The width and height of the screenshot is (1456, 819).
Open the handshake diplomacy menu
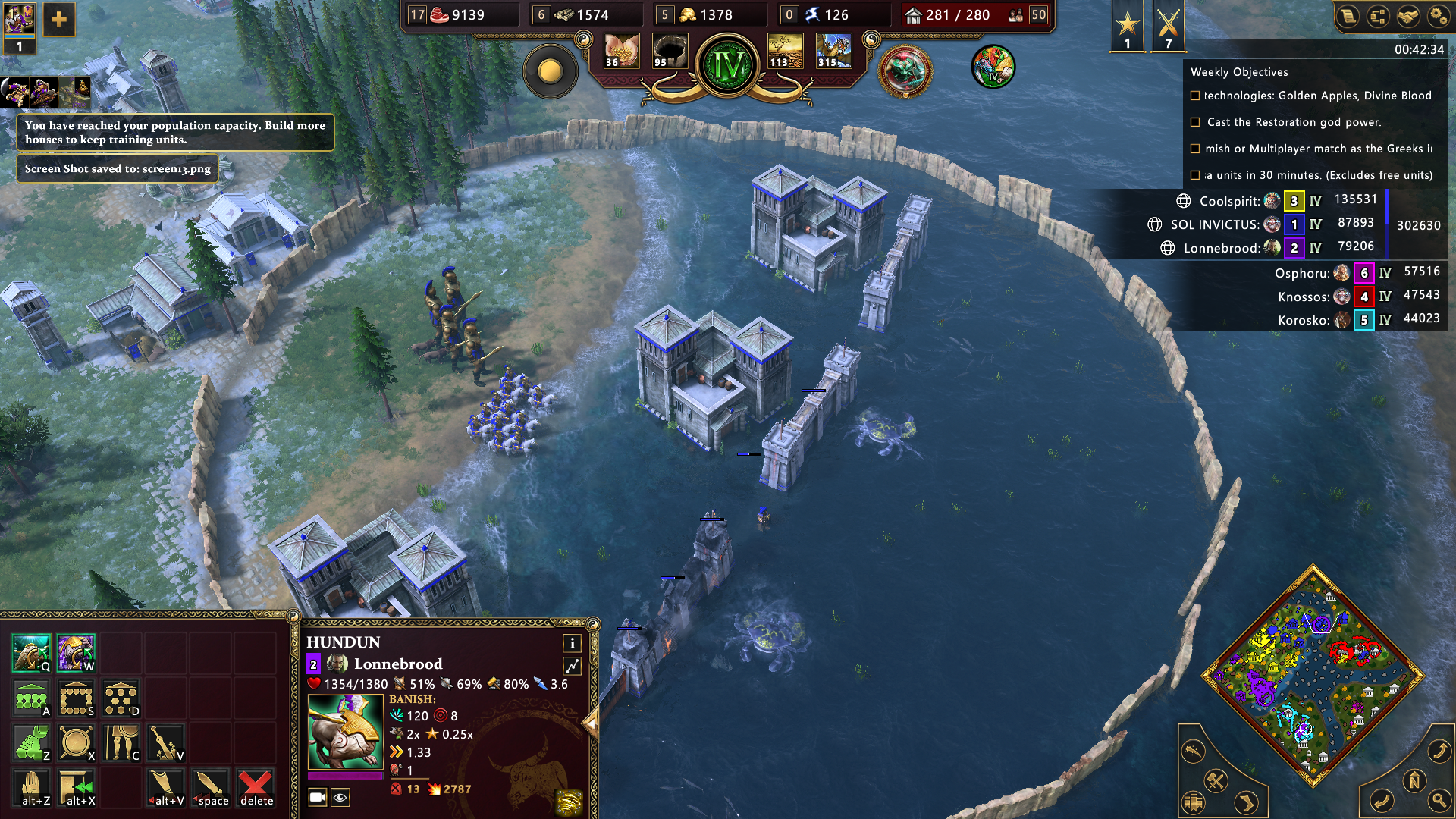click(1408, 17)
